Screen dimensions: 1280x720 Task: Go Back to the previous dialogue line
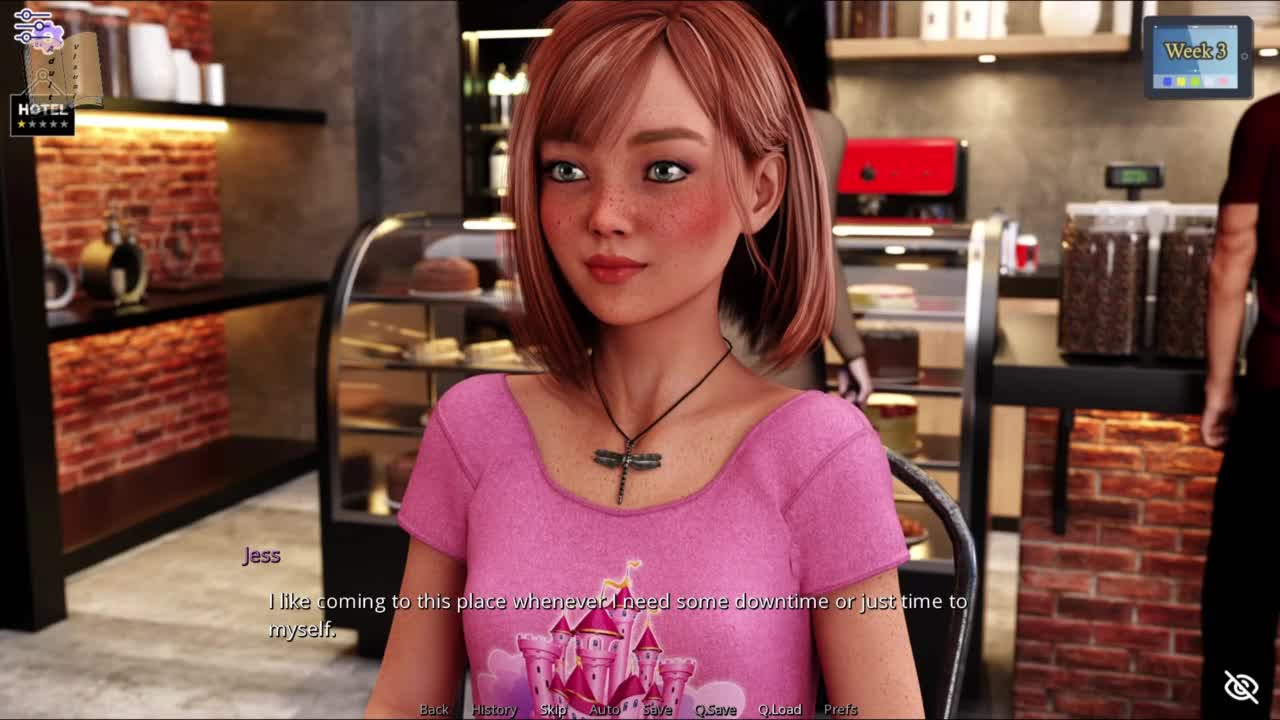pos(434,709)
